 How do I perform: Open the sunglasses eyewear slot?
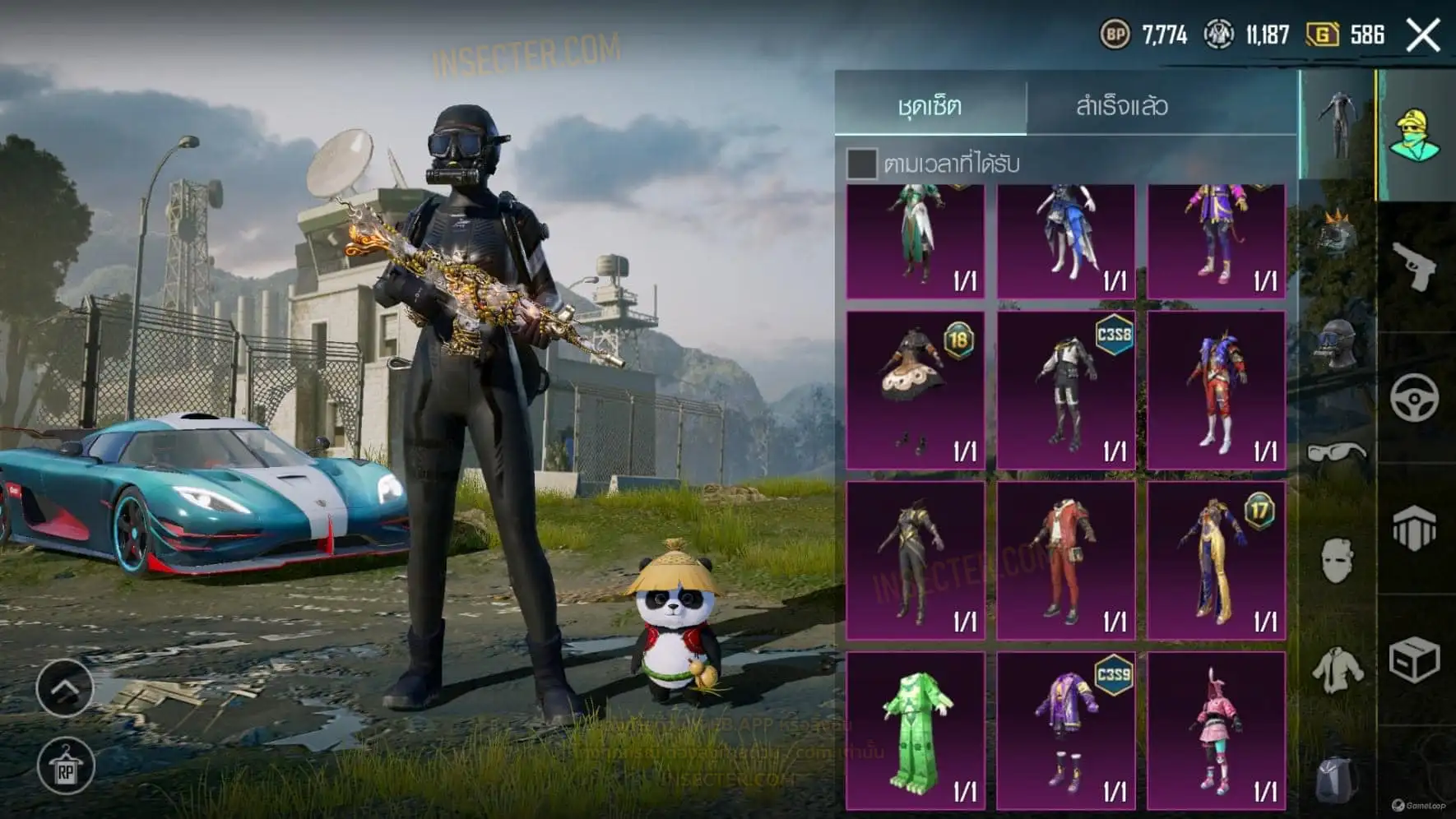point(1337,452)
